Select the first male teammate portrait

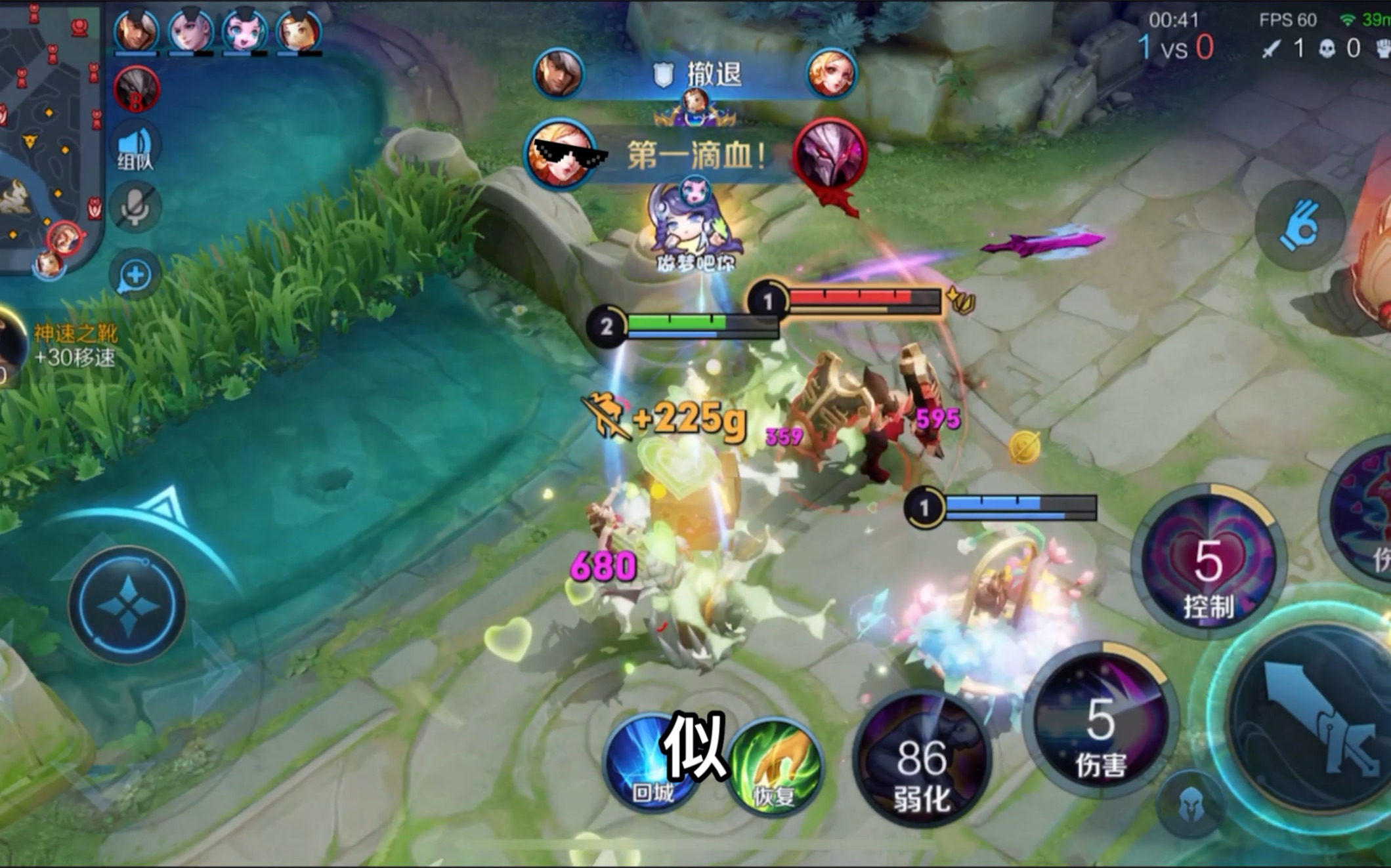(x=136, y=31)
